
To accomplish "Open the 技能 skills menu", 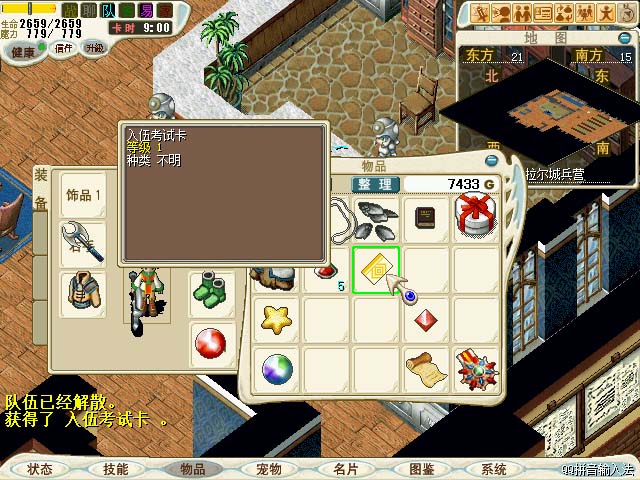I will [x=115, y=468].
